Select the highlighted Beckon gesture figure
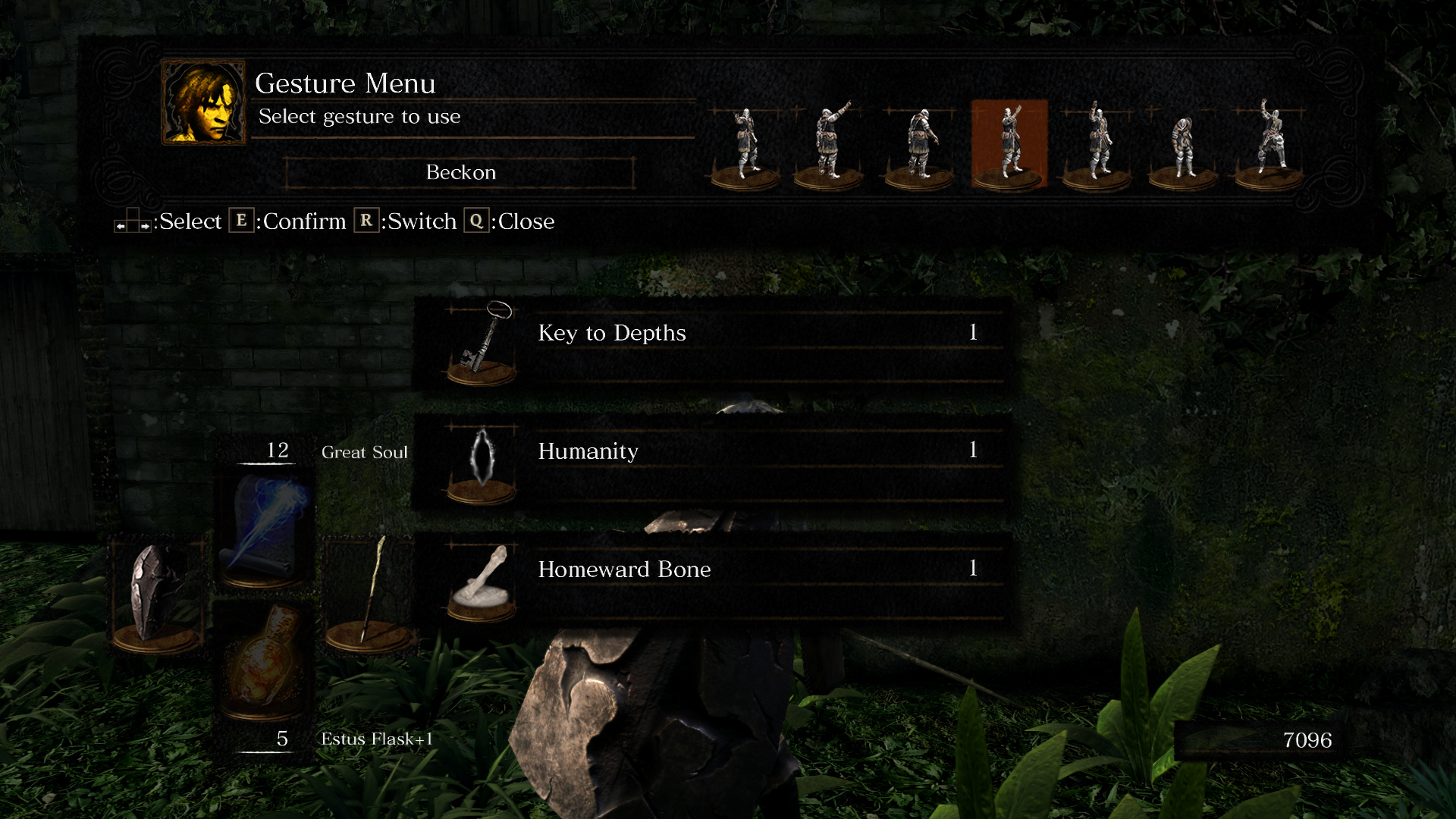 pyautogui.click(x=1009, y=143)
